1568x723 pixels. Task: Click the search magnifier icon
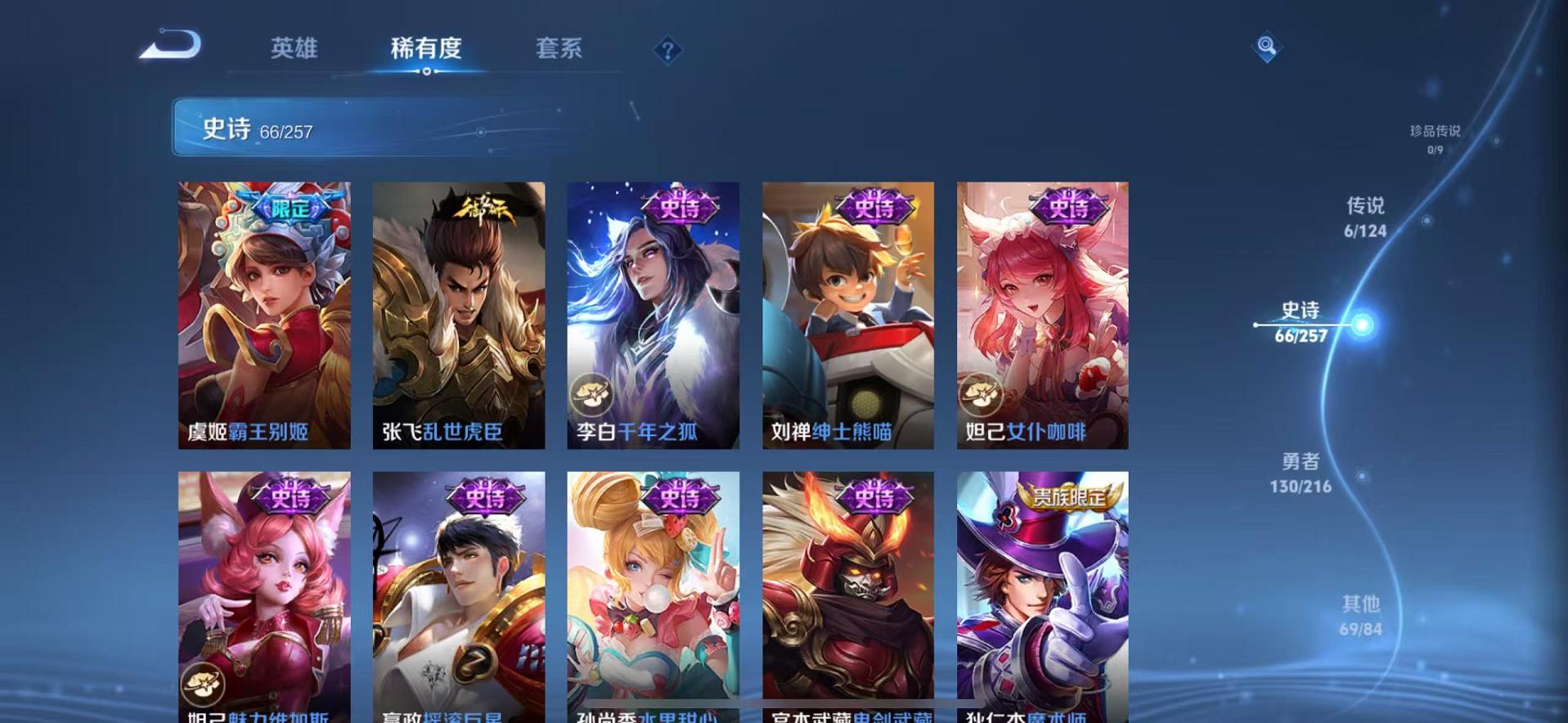click(x=1265, y=47)
